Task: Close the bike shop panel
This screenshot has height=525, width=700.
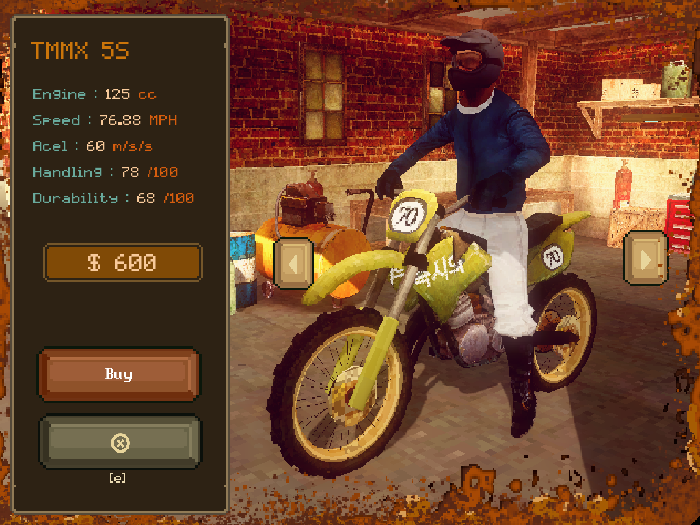Action: tap(119, 442)
